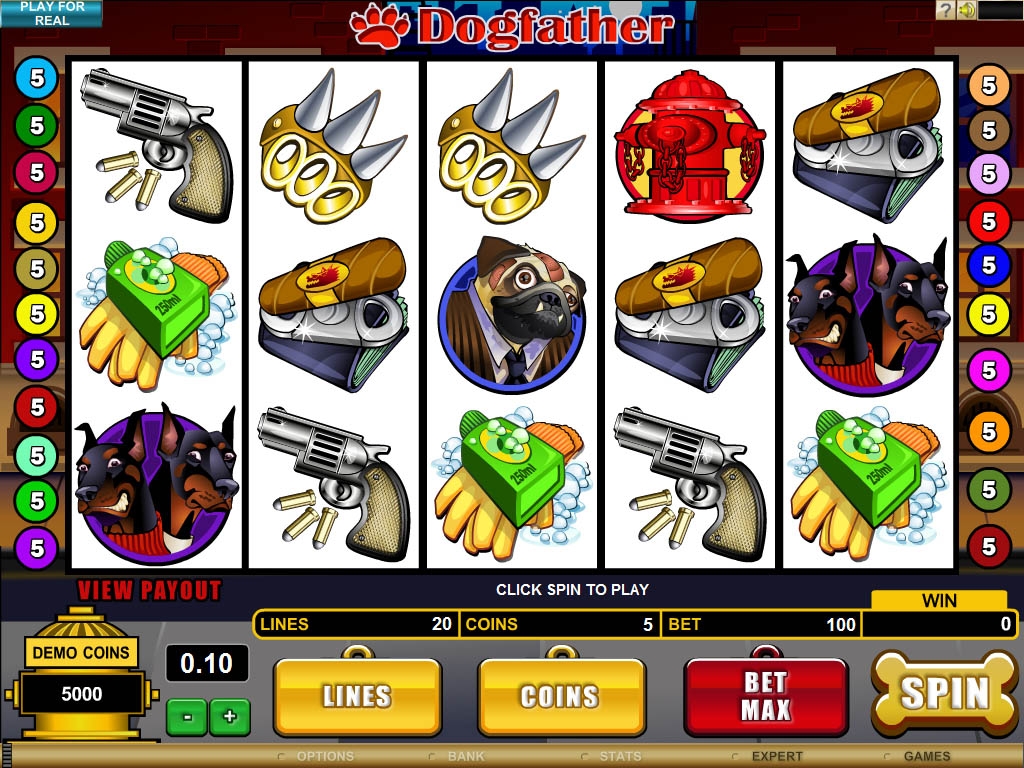Screen dimensions: 1024x768
Task: Click the PLAY FOR REAL button
Action: (51, 14)
